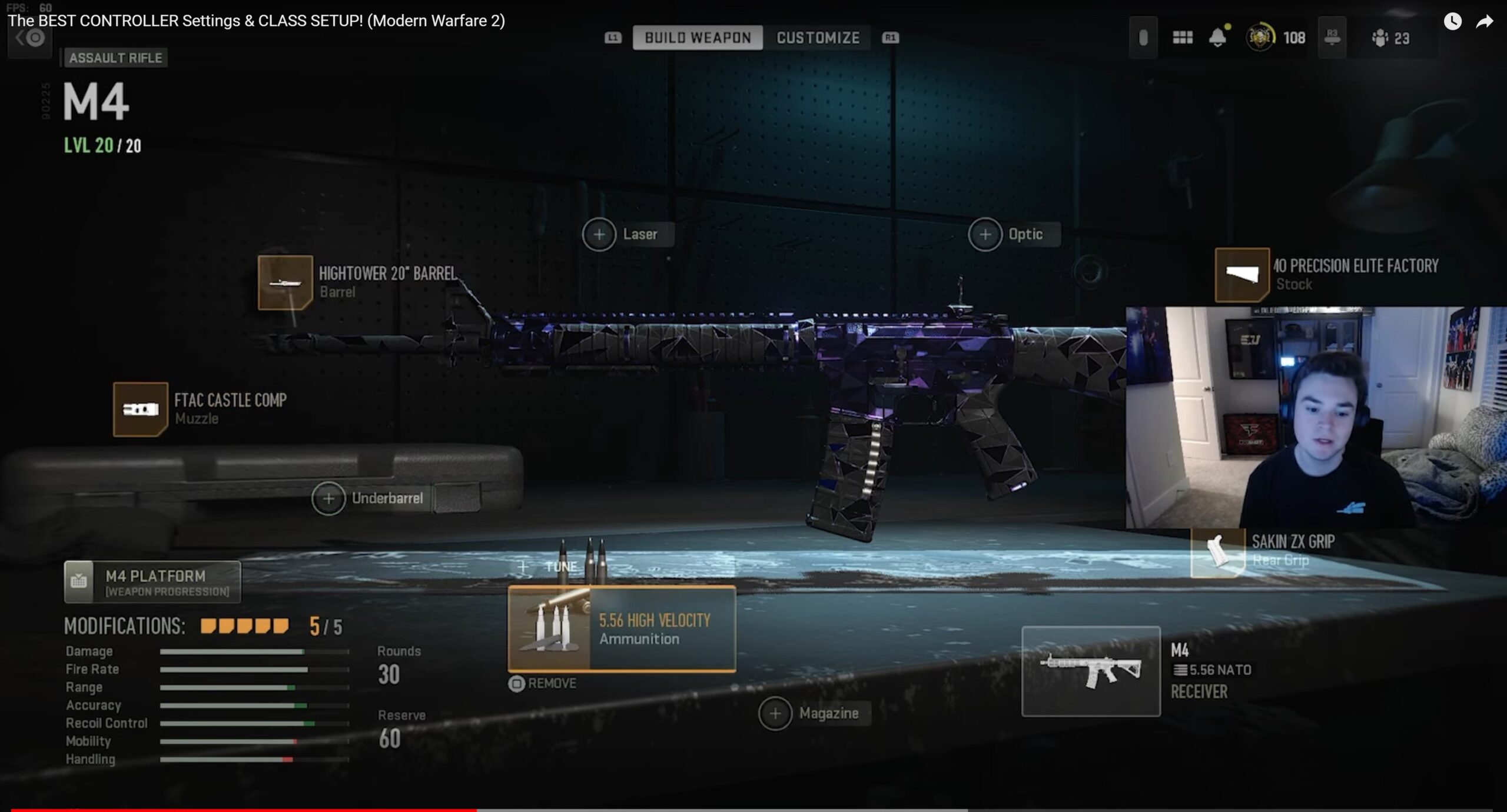This screenshot has height=812, width=1507.
Task: Choose the Sakin ZX Grip rear grip slot
Action: pos(1218,551)
